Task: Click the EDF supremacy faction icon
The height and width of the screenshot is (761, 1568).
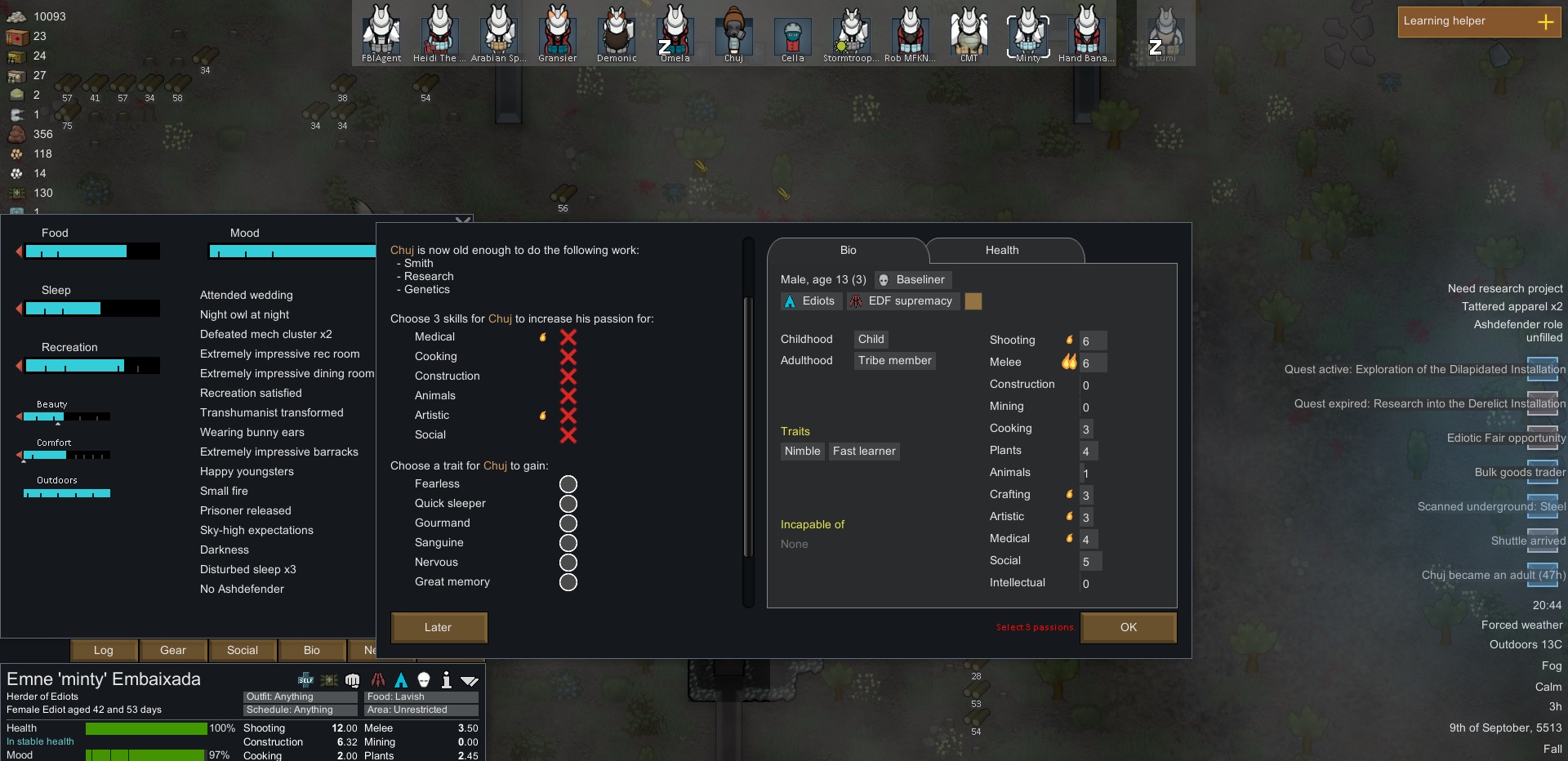Action: (855, 301)
